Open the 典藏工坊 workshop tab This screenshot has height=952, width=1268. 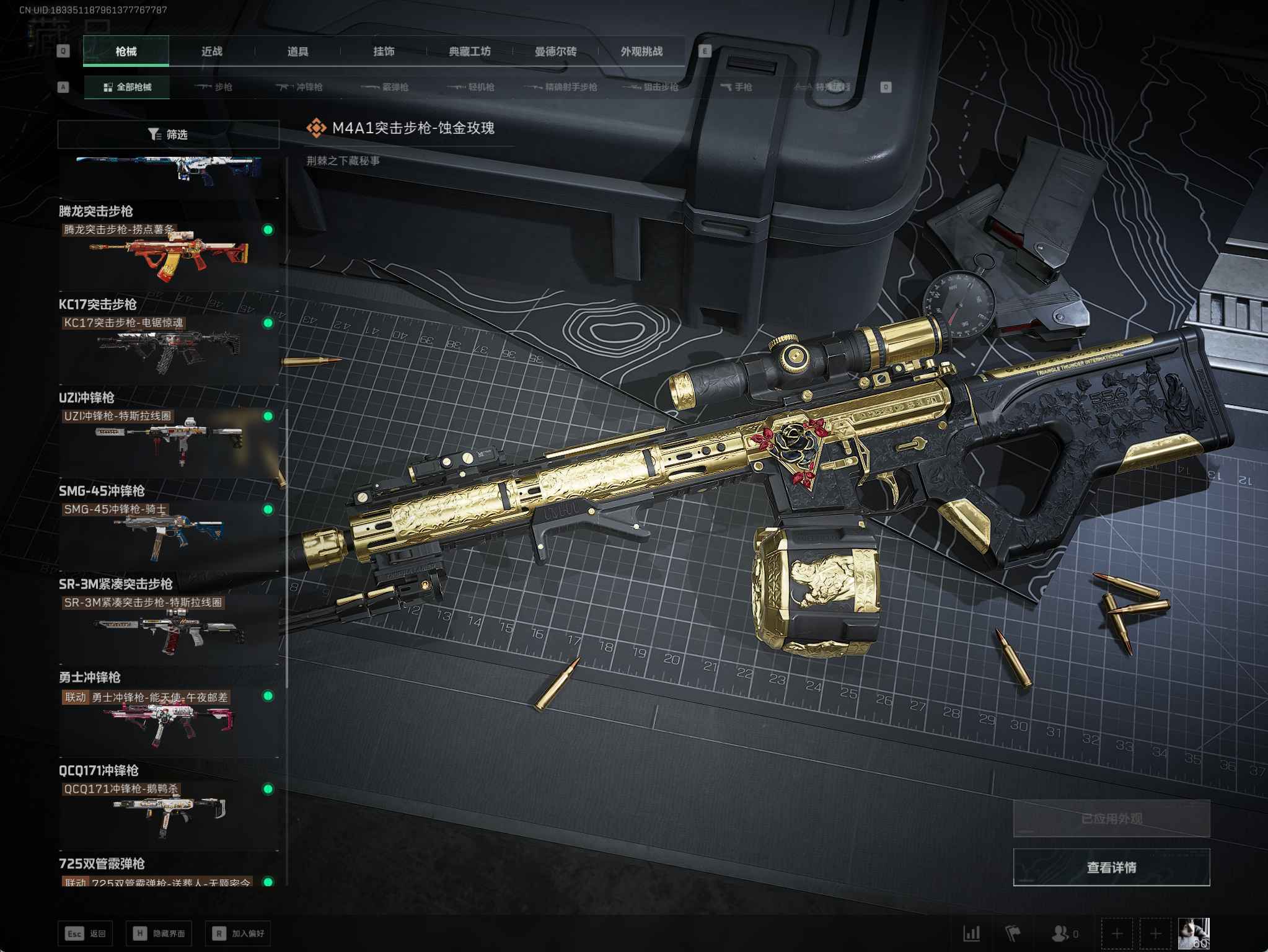pyautogui.click(x=470, y=51)
